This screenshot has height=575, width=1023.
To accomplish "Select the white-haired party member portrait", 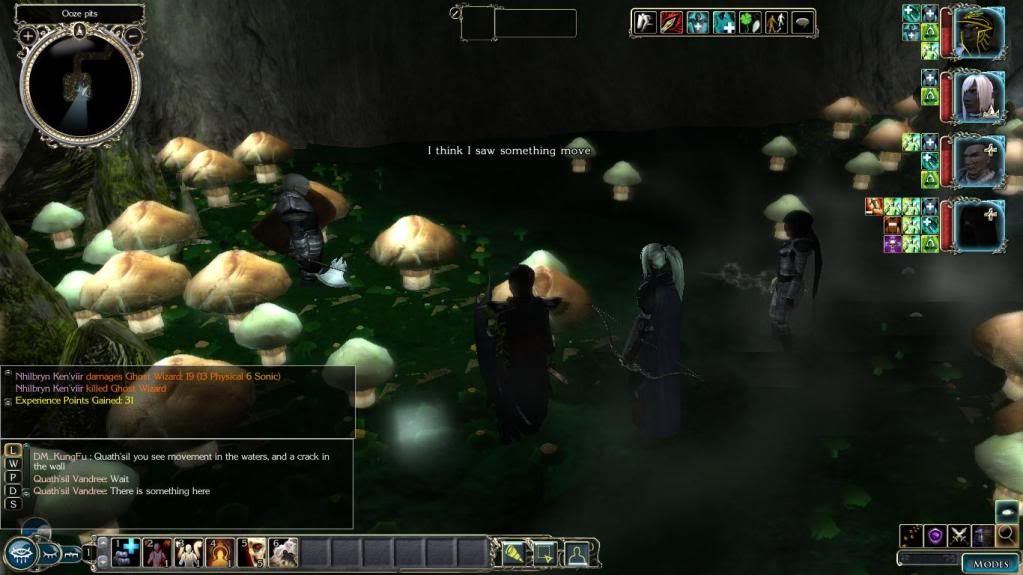I will (977, 97).
